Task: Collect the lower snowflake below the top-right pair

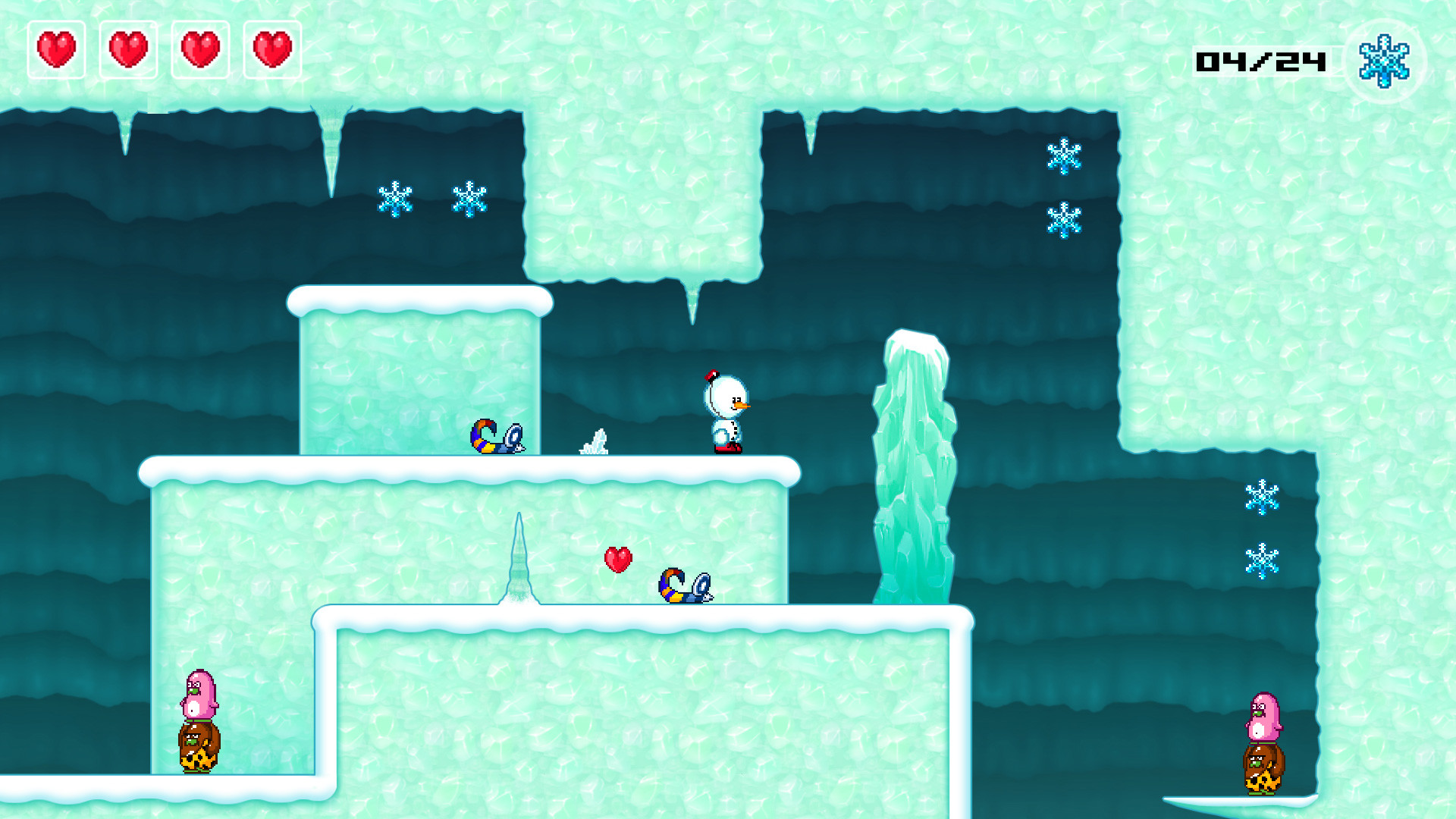Action: pyautogui.click(x=1064, y=220)
